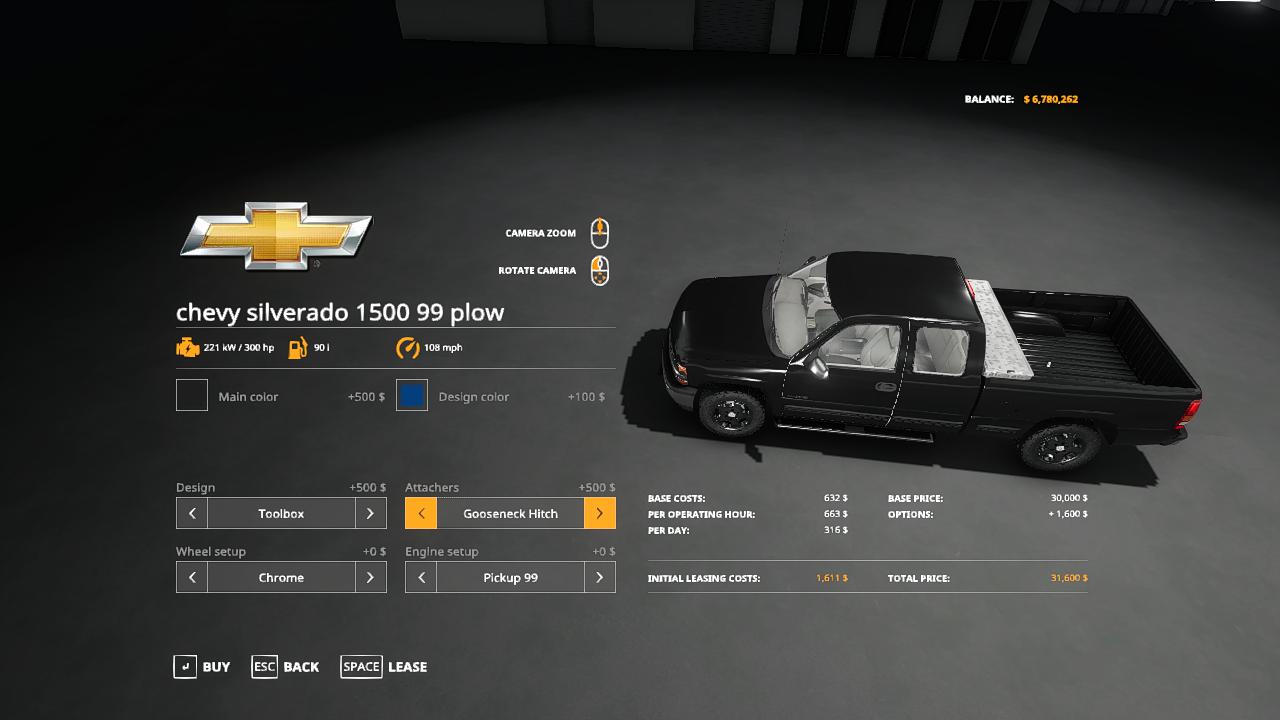Switch to next Attachers option
Screen dimensions: 1280x720
tap(599, 513)
